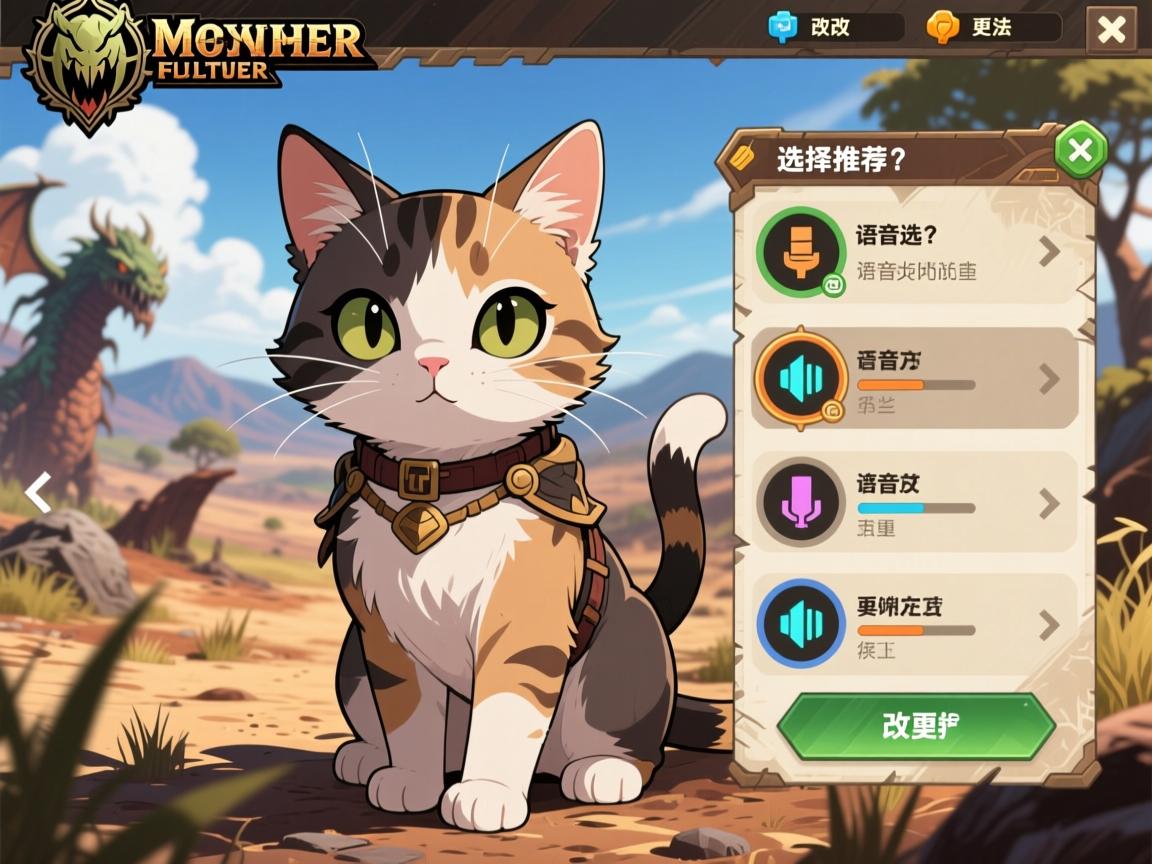Close the panel with the green X
The height and width of the screenshot is (864, 1152).
pyautogui.click(x=1080, y=151)
